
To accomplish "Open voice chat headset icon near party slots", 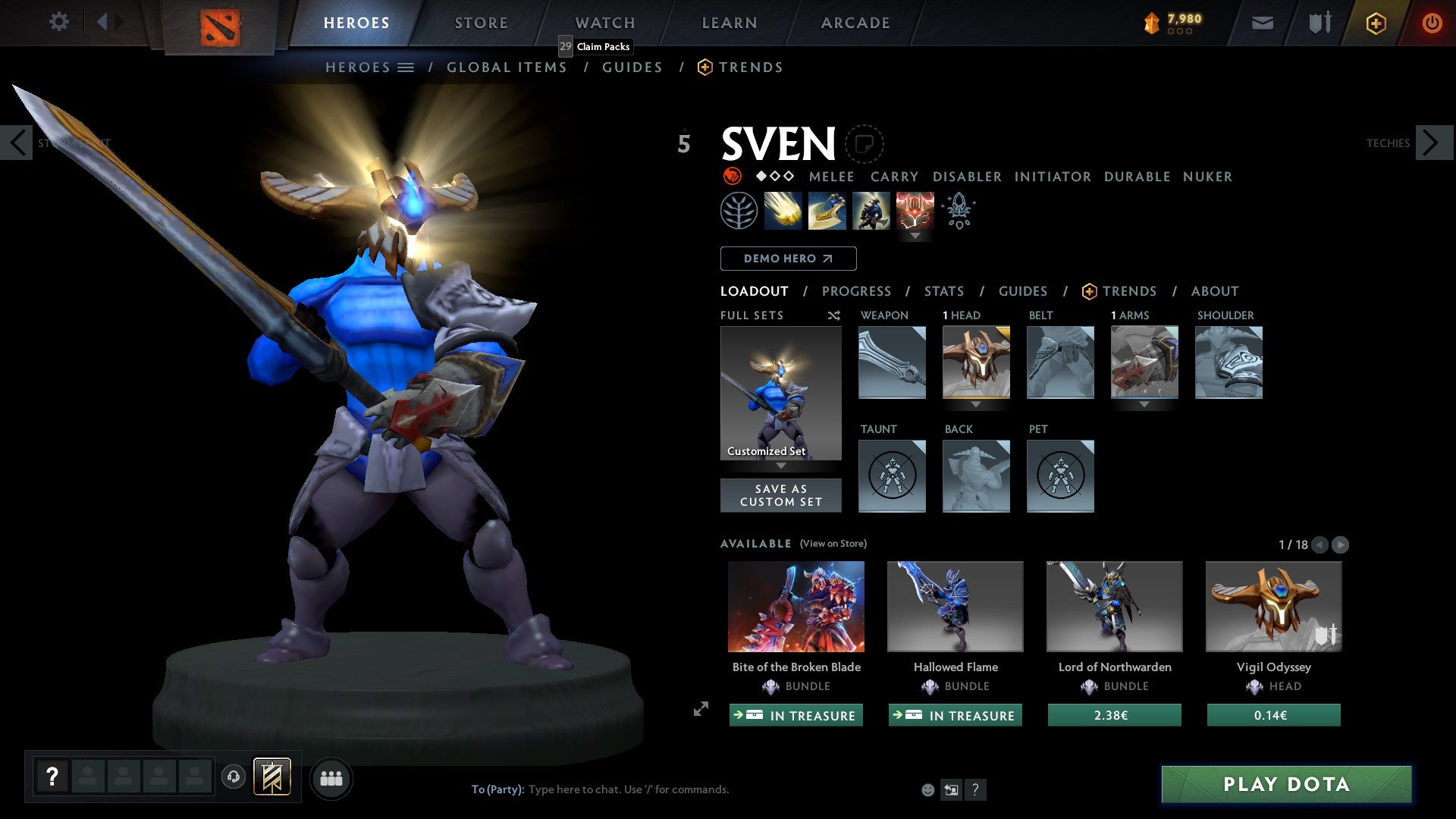I will pyautogui.click(x=233, y=777).
